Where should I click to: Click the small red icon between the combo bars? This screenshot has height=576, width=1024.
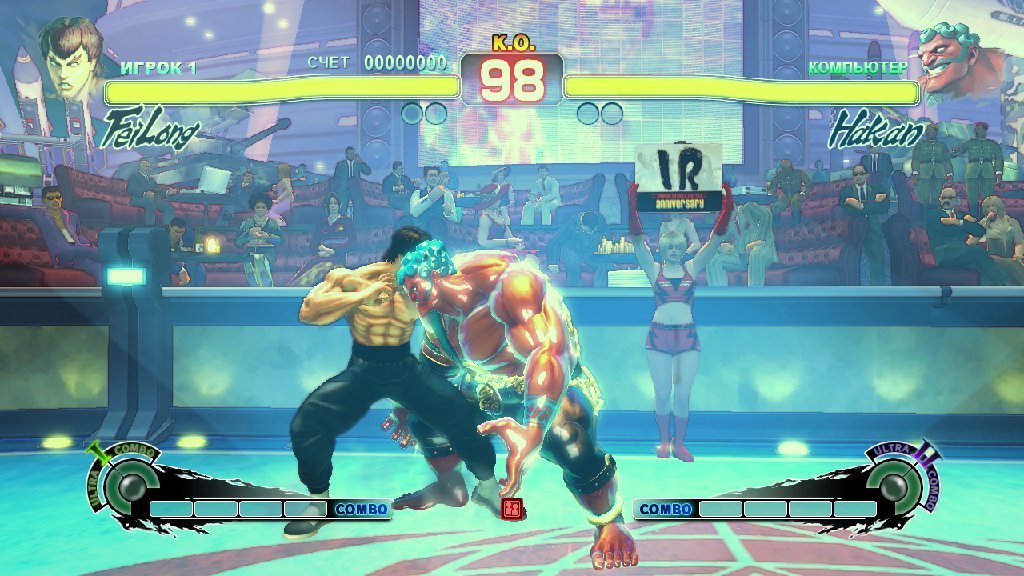pos(512,509)
